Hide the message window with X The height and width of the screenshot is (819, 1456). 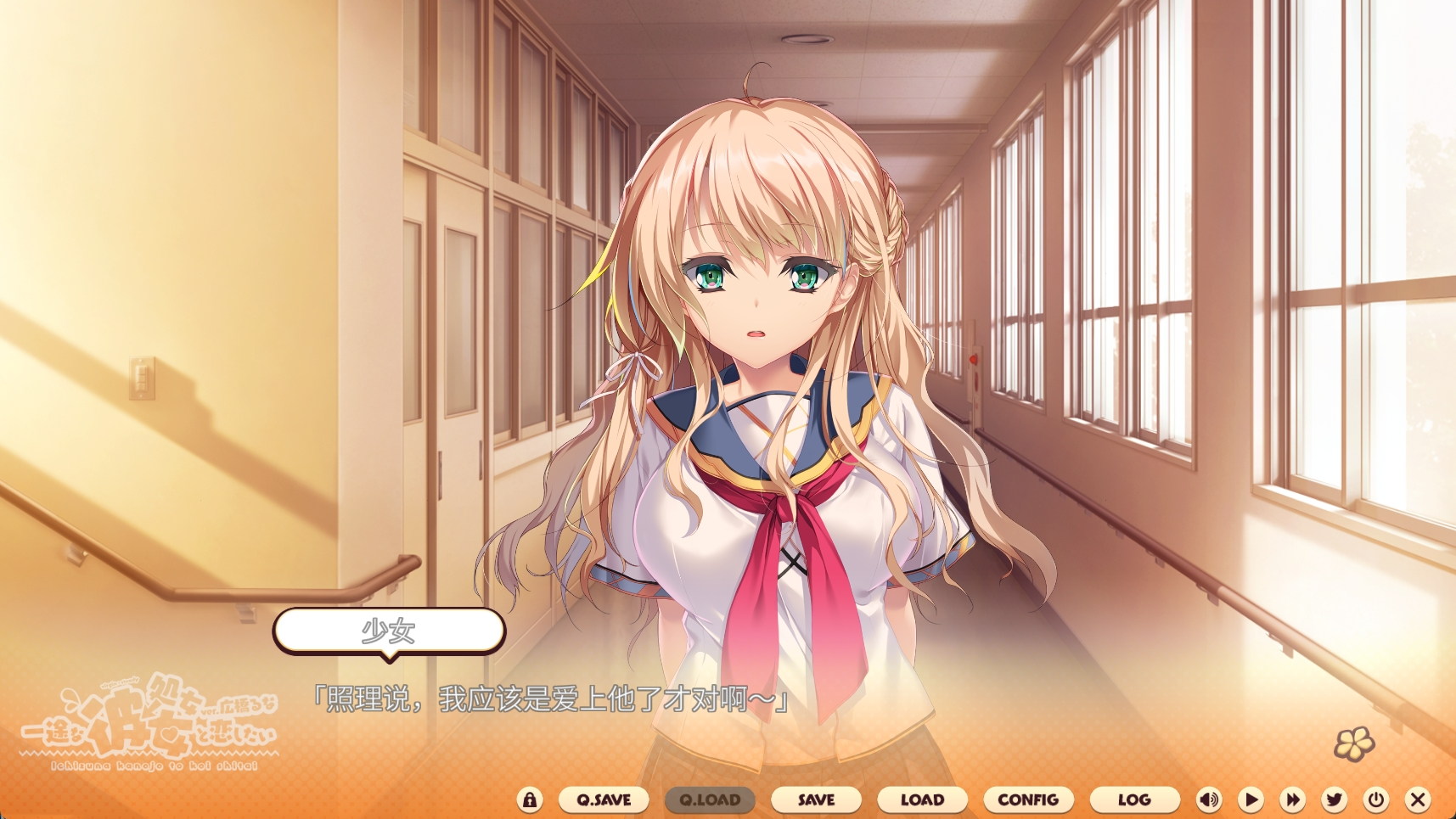coord(1417,799)
